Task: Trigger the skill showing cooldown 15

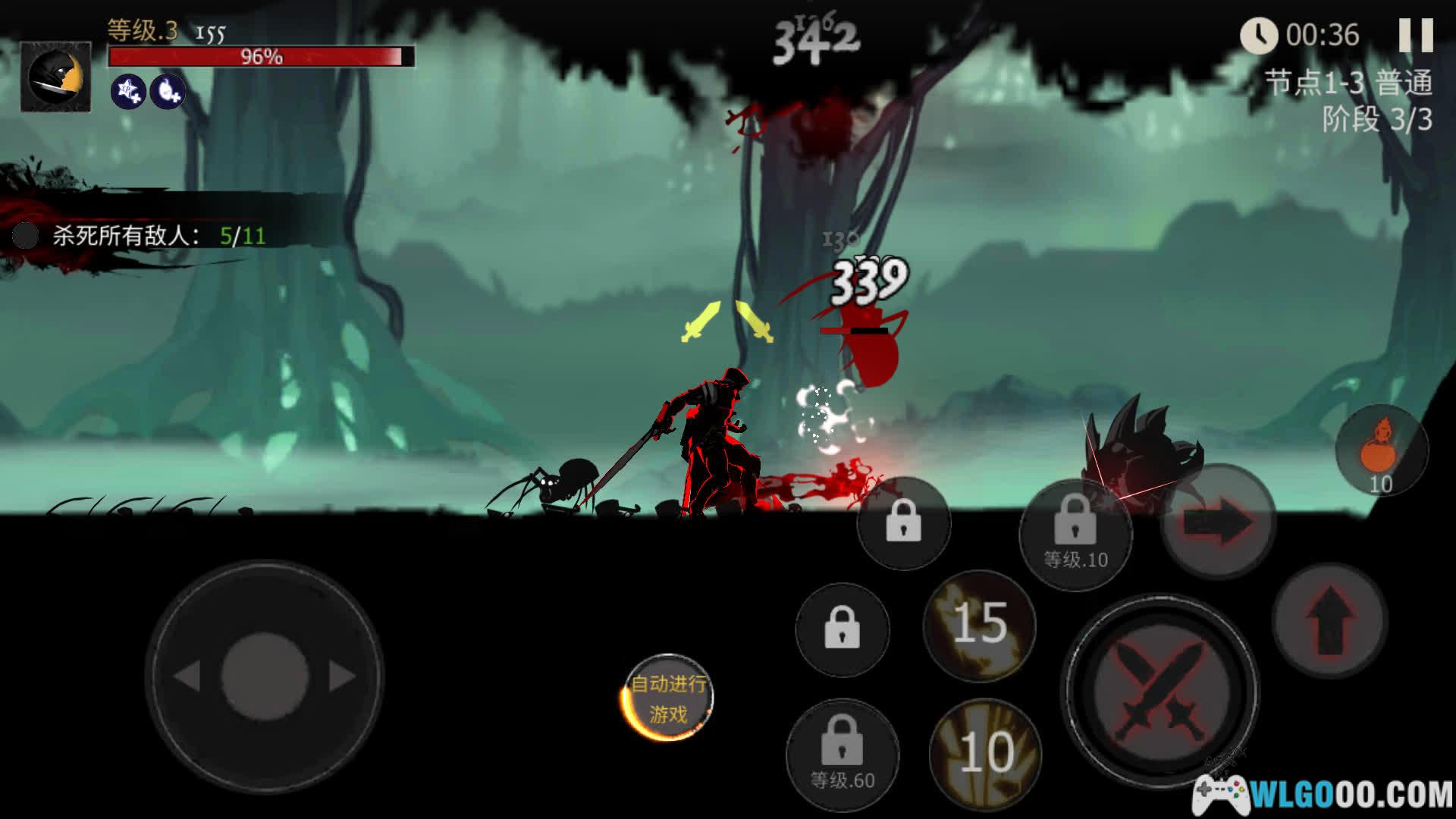Action: (979, 625)
